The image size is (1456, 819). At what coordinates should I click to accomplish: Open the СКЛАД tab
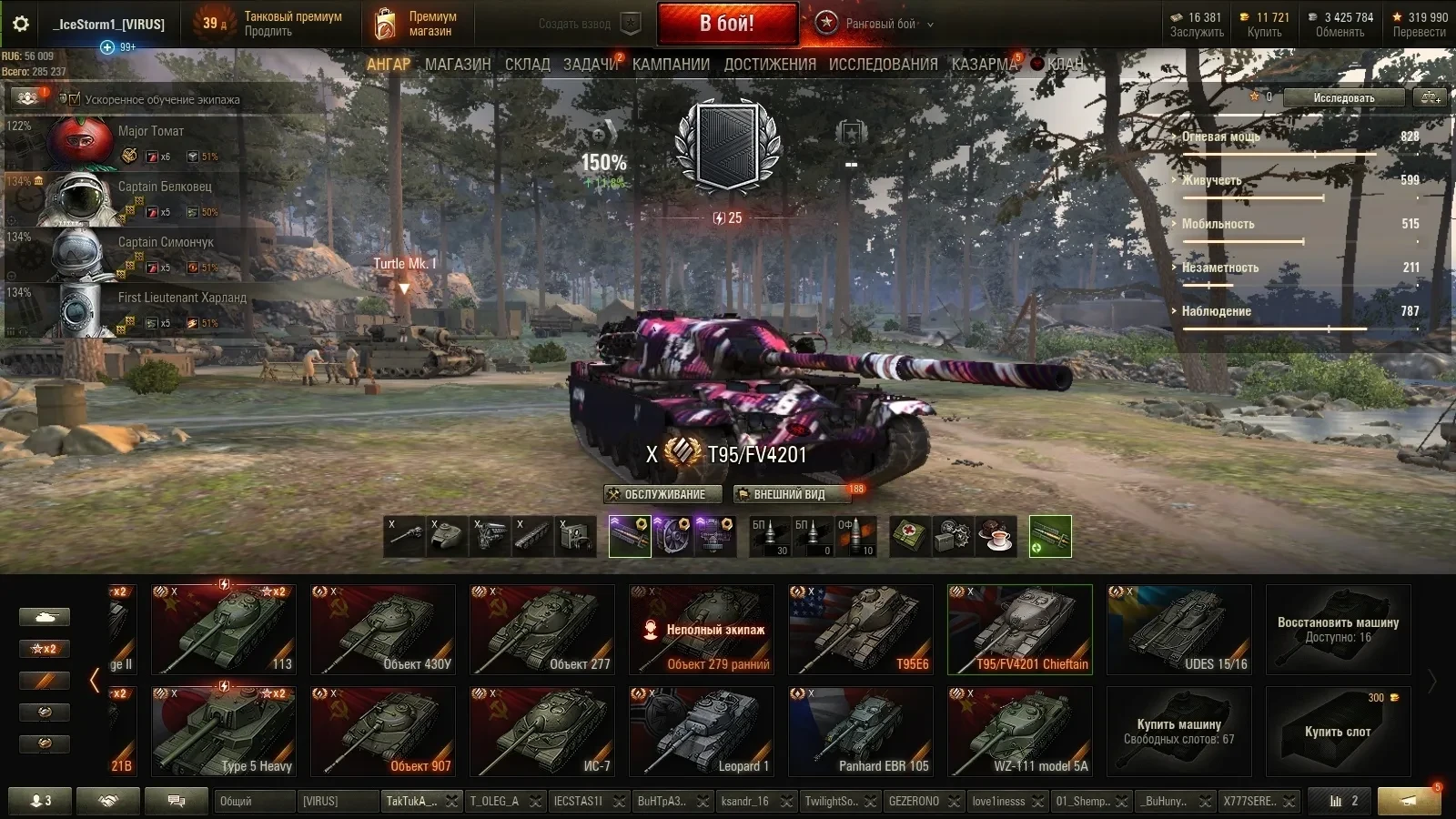coord(528,65)
